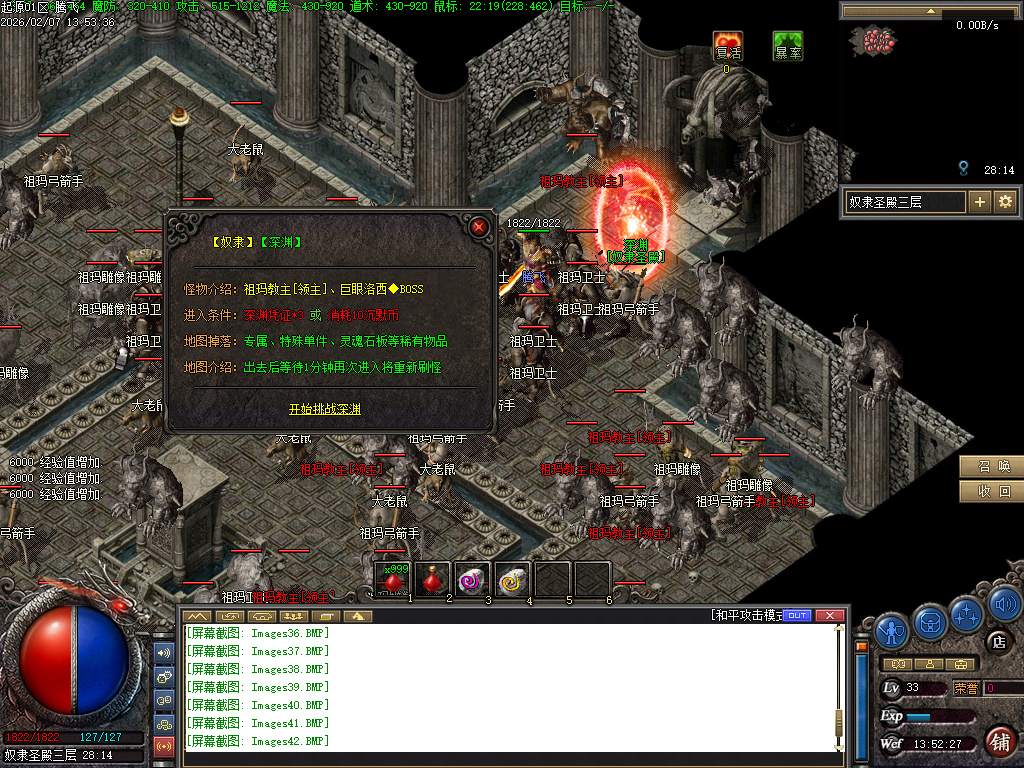This screenshot has width=1024, height=768.
Task: Close the 奴隶 深渊 dialog with the red X
Action: pos(479,227)
